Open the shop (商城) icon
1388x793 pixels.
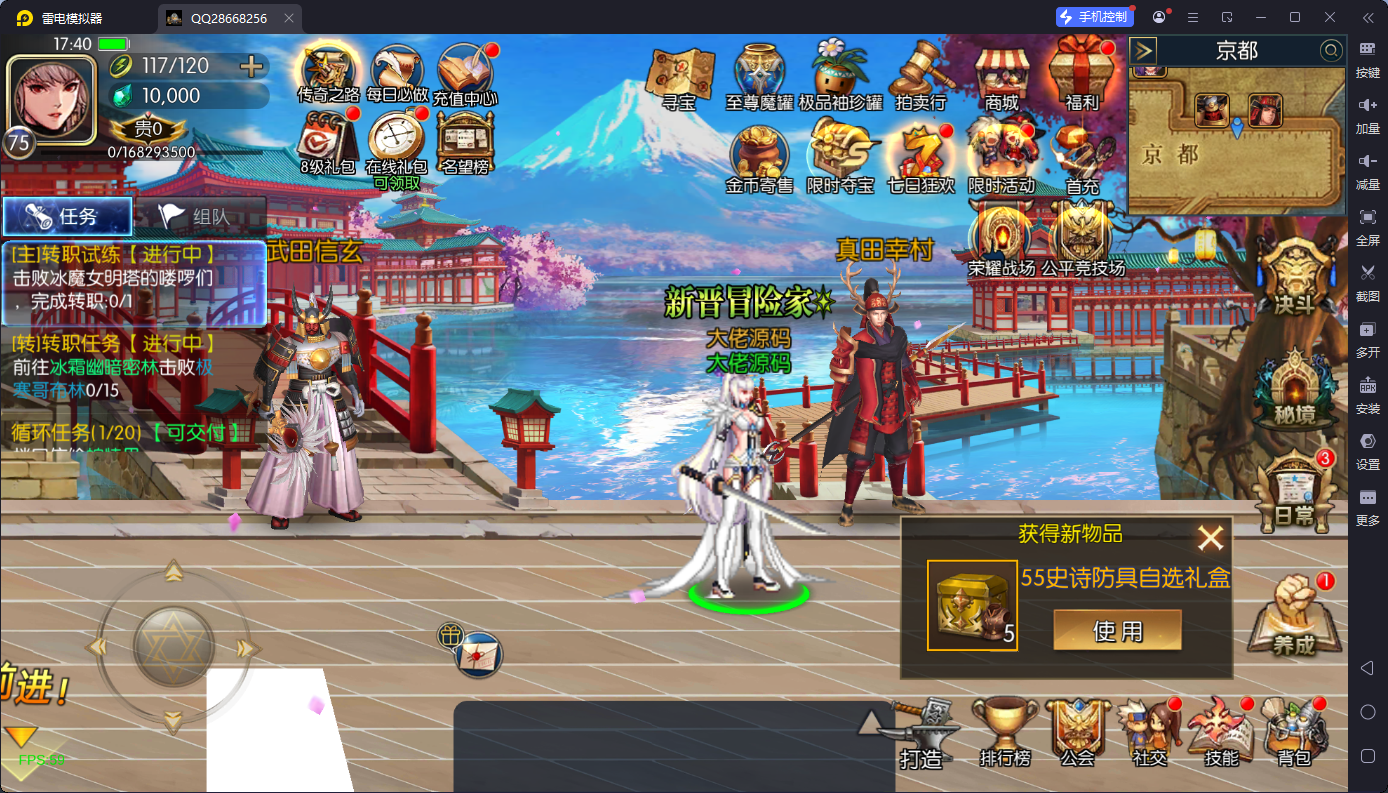click(1001, 74)
